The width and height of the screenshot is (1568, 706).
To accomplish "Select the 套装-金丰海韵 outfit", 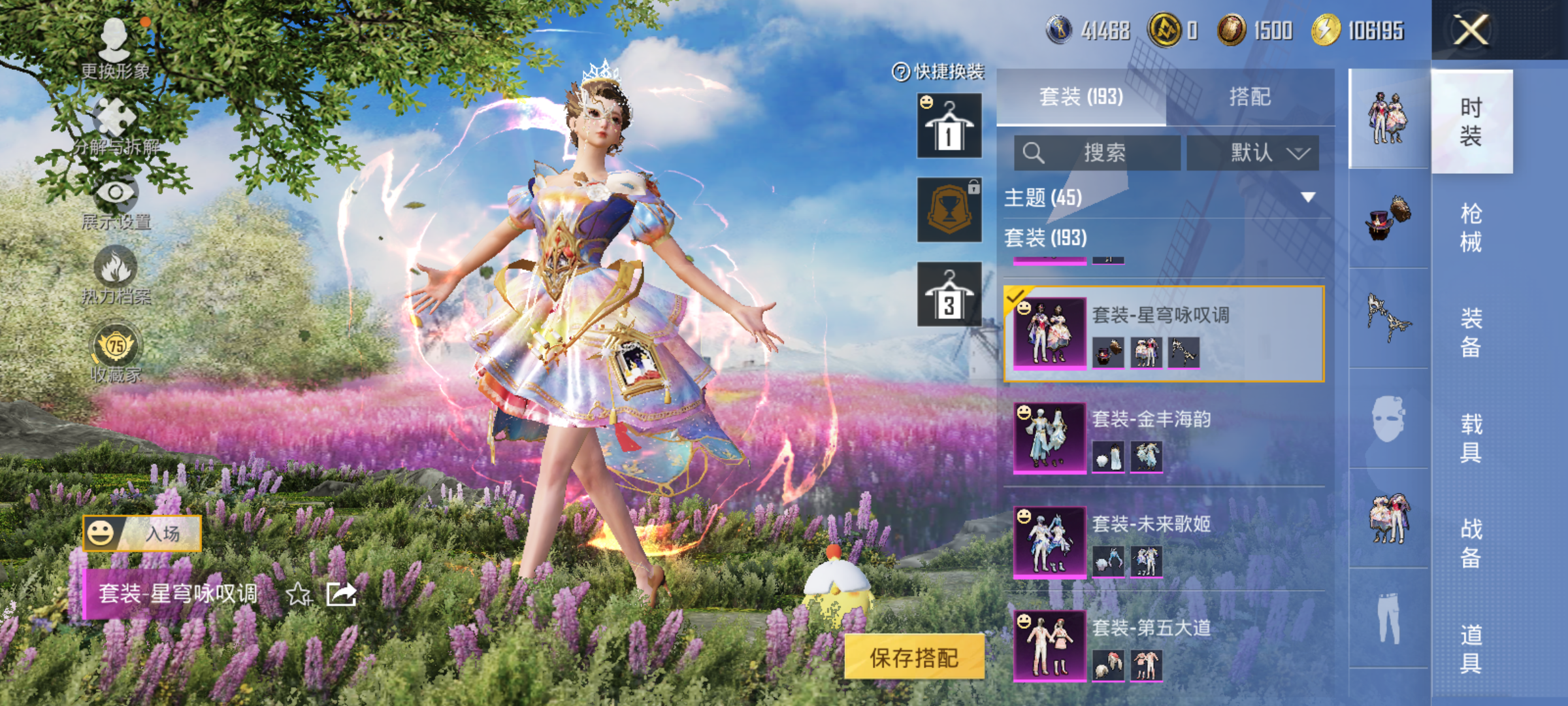I will pyautogui.click(x=1163, y=437).
